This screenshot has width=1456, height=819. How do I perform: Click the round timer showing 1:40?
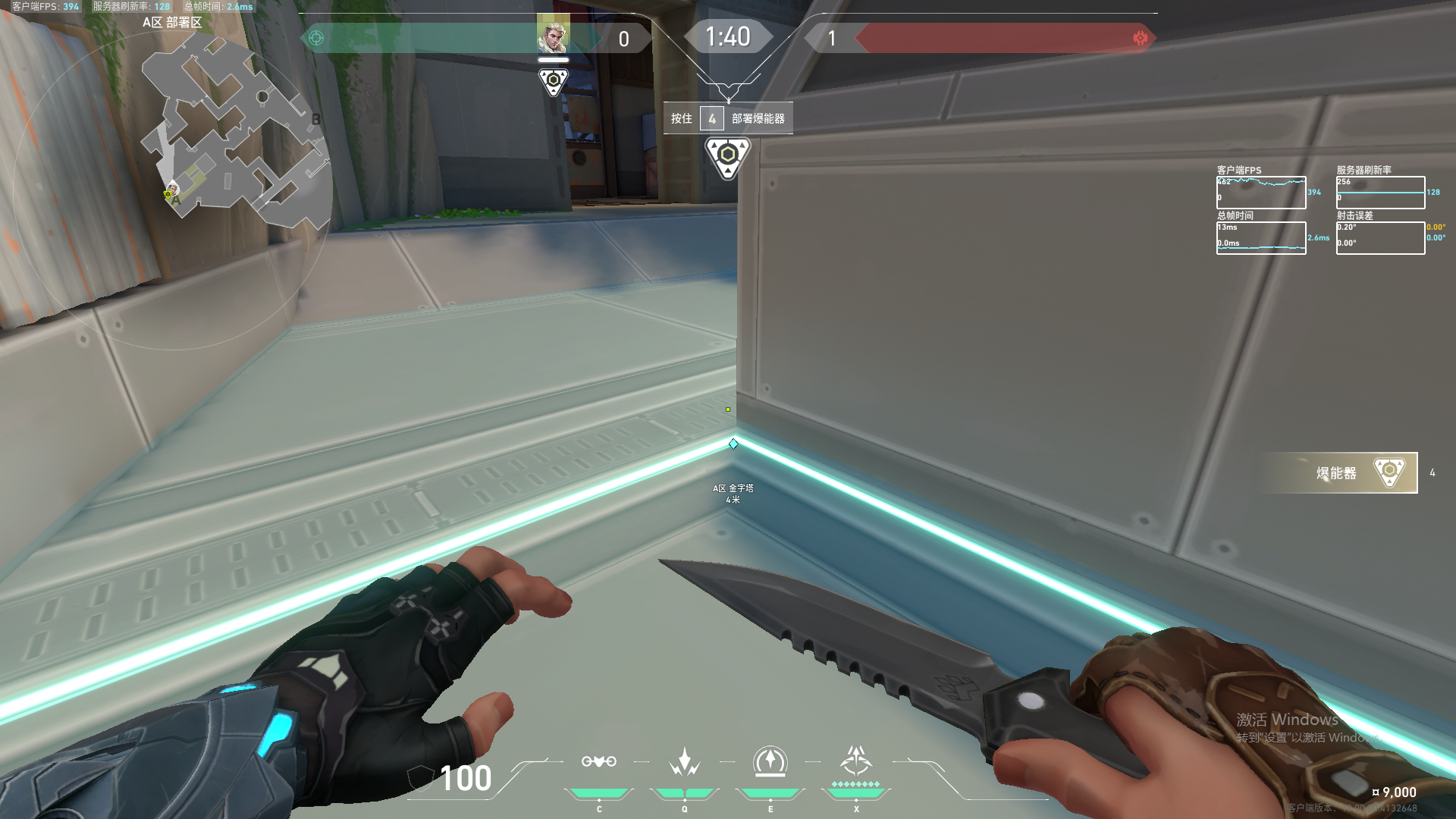click(x=729, y=36)
